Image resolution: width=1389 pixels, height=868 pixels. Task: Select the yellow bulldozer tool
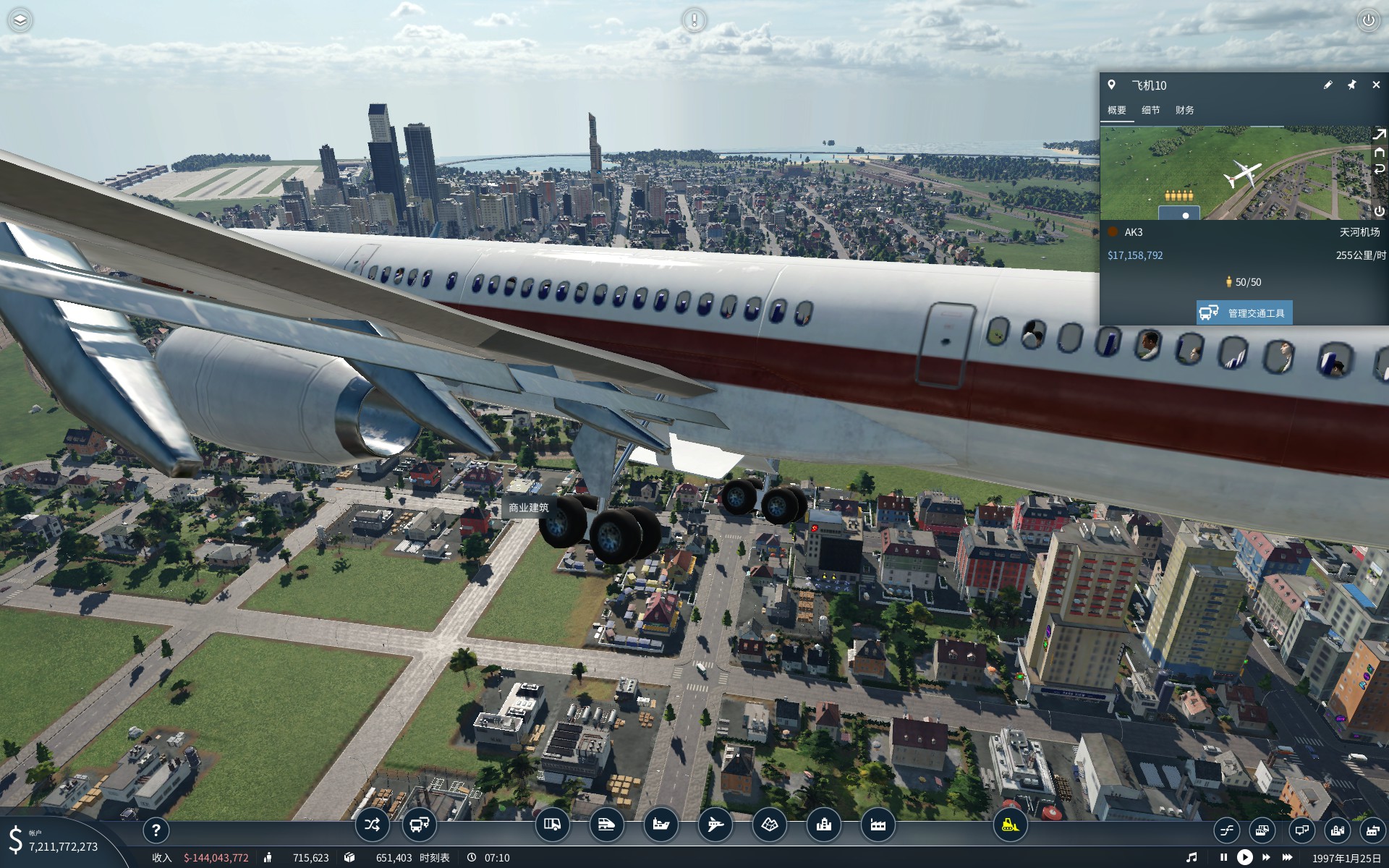(x=1010, y=825)
